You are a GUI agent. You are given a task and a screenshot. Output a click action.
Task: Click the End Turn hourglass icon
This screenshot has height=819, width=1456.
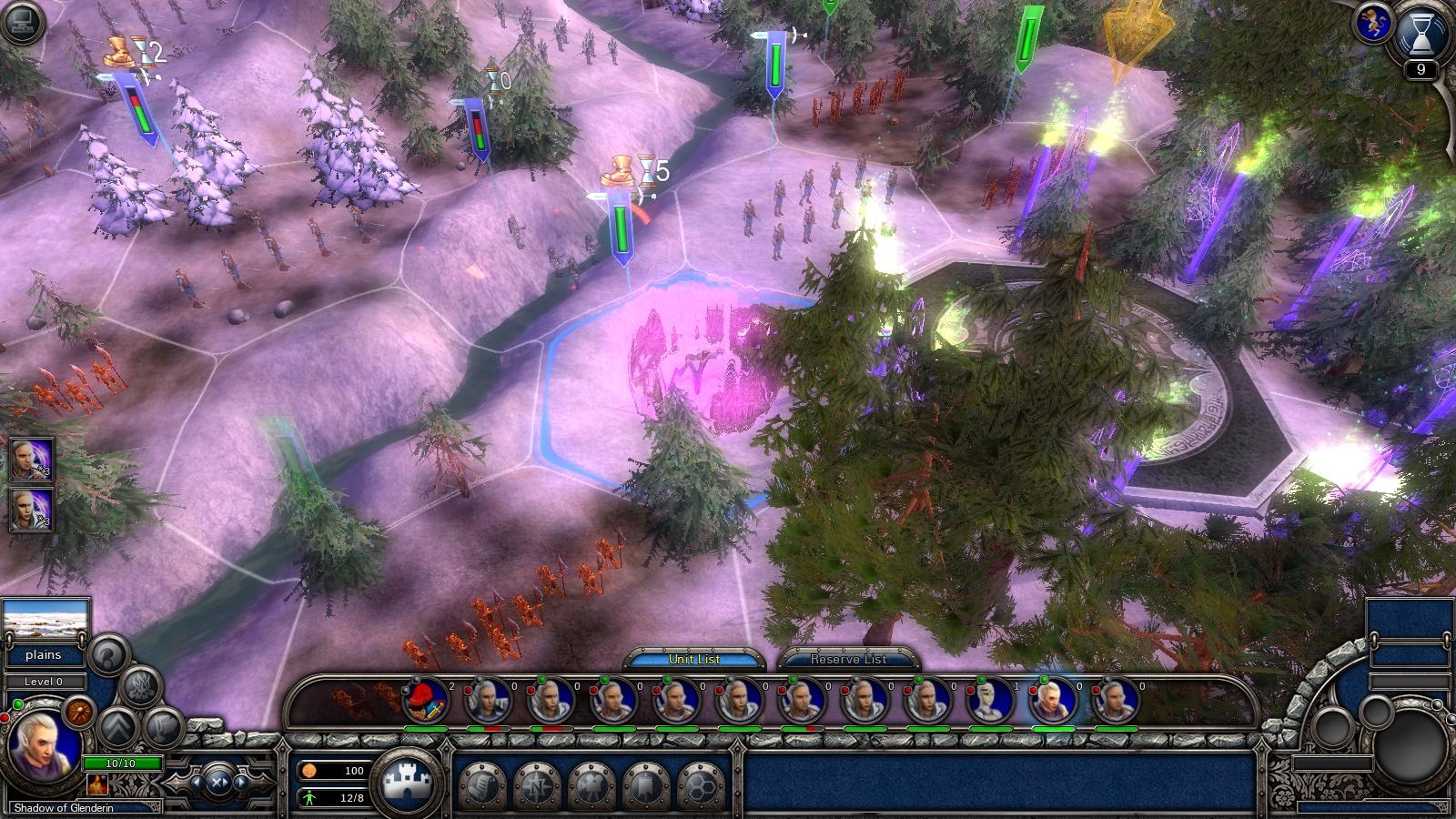[x=1421, y=37]
